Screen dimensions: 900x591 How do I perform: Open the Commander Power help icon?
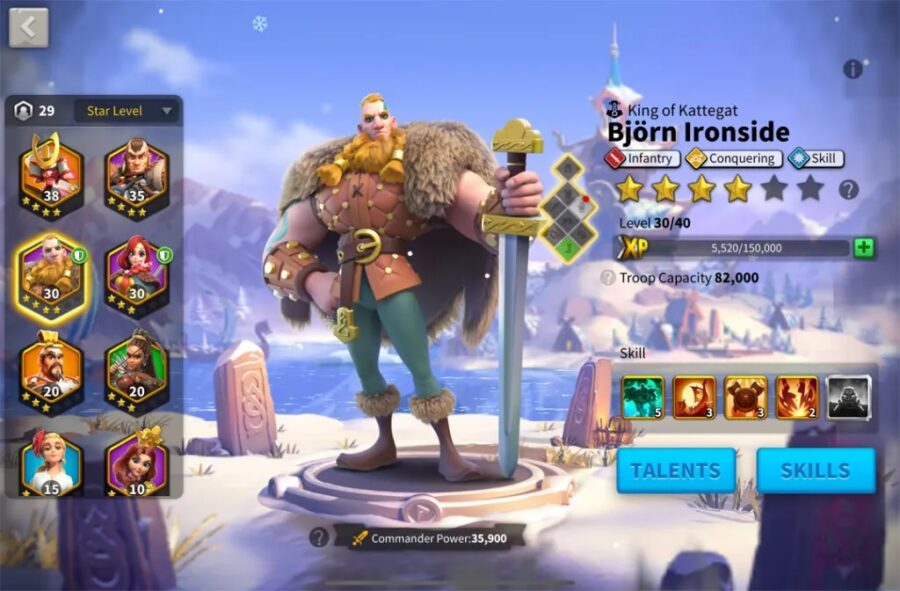319,537
